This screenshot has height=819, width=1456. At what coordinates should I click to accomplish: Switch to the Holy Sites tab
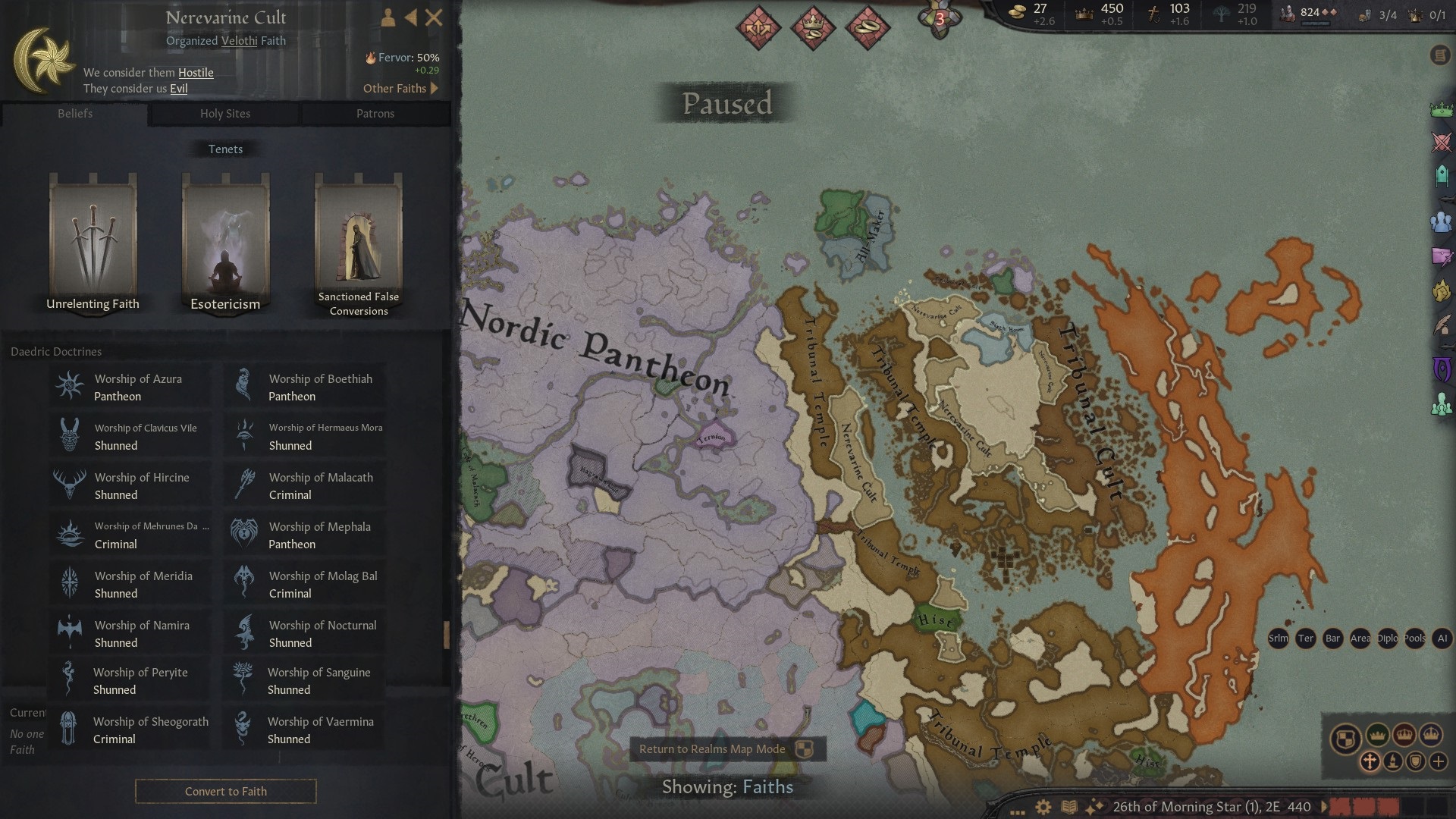point(224,113)
